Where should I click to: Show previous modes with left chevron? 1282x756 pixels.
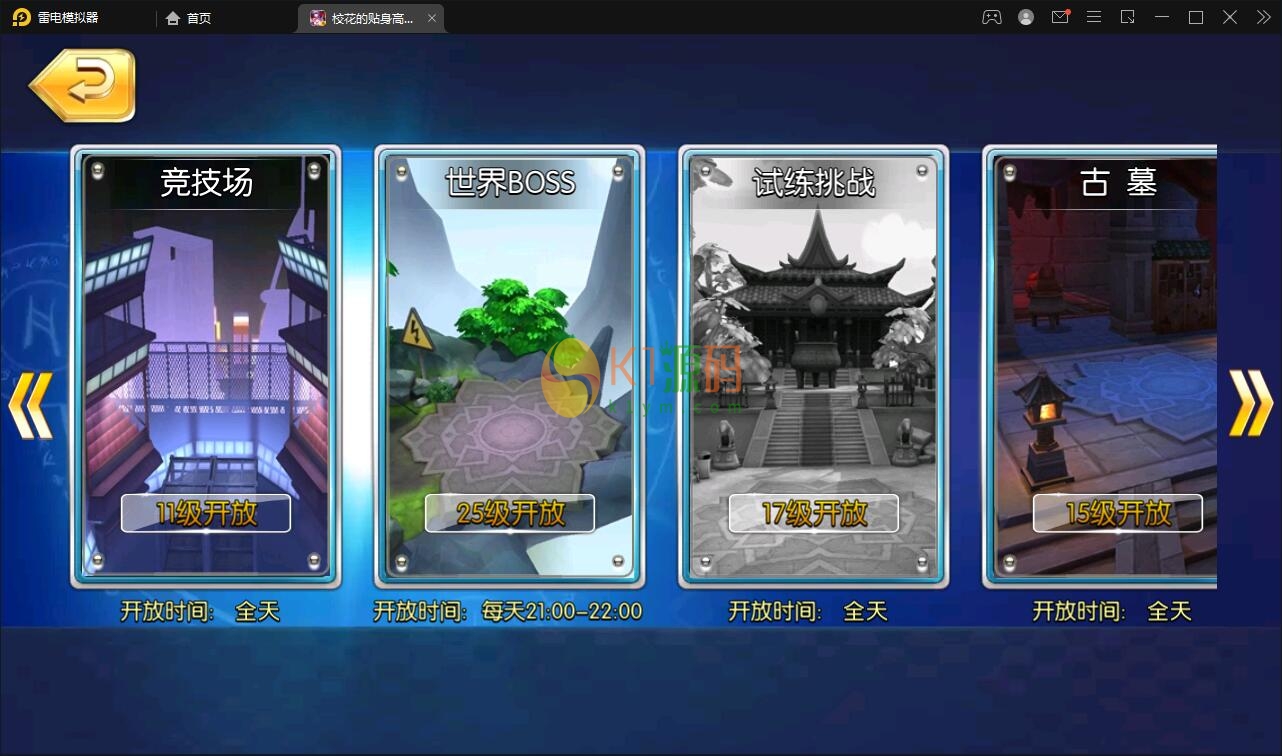[x=30, y=405]
